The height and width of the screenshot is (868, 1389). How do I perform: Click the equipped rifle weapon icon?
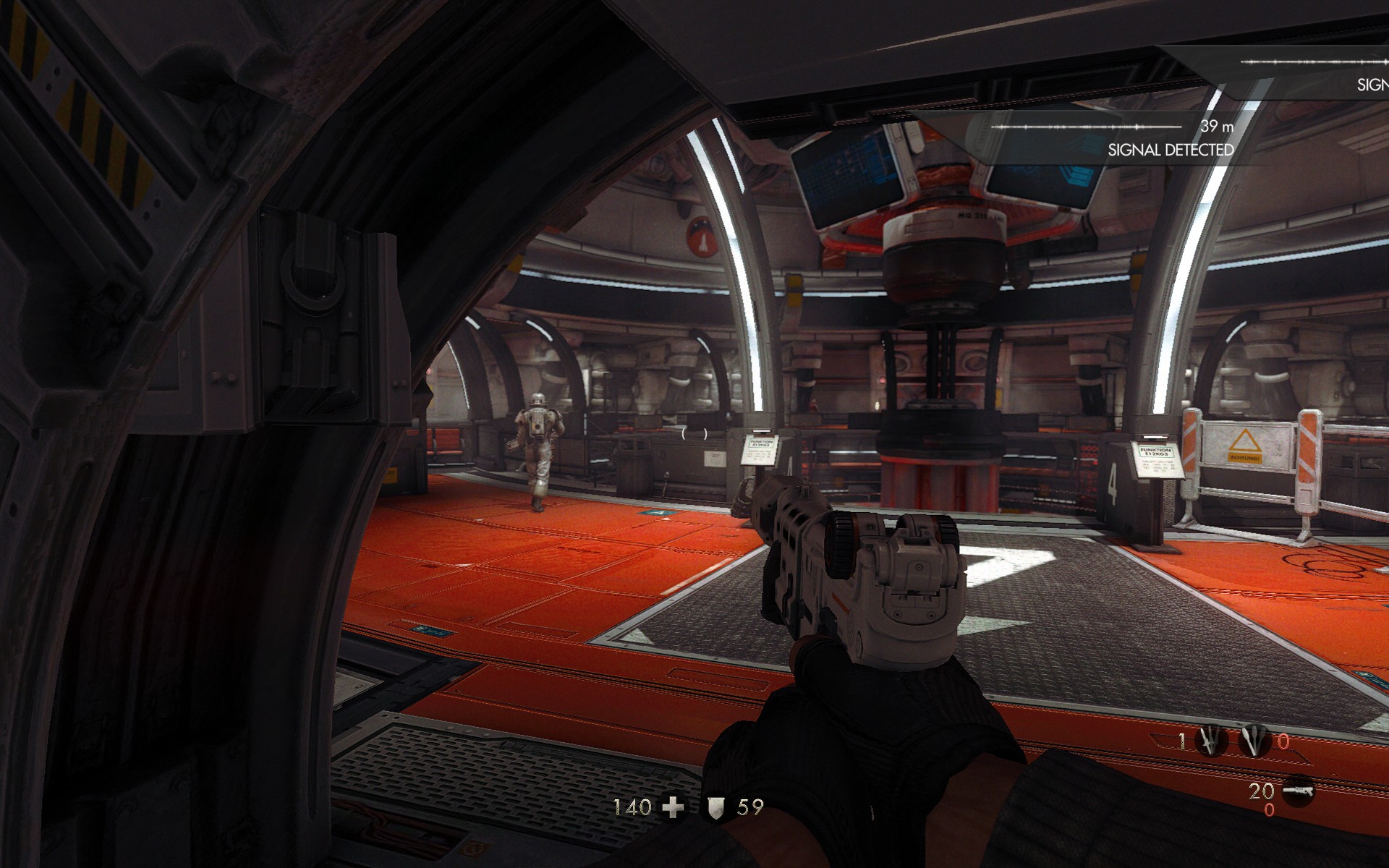1297,790
